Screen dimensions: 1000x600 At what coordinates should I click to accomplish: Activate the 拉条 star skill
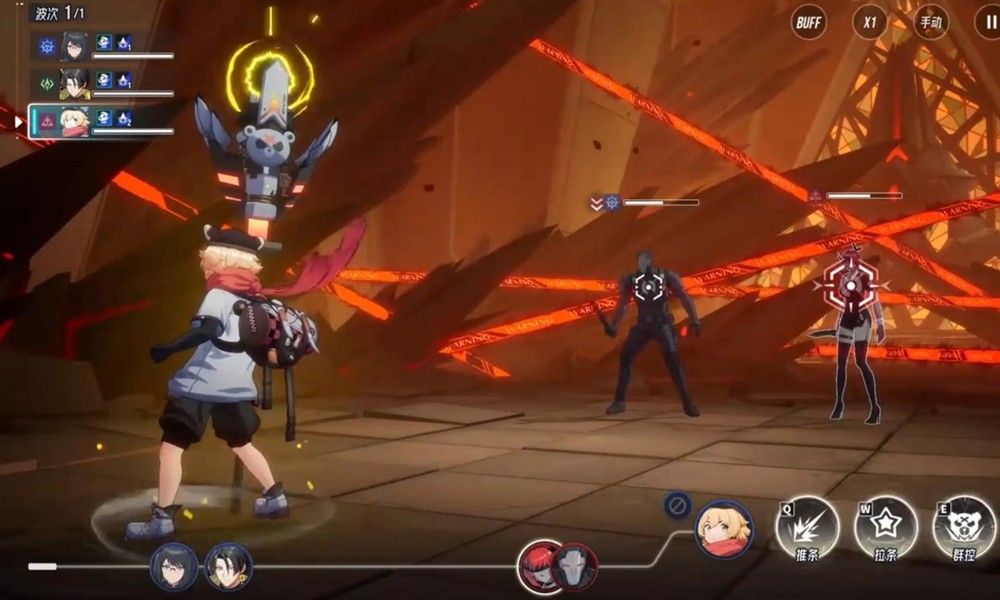[x=886, y=527]
